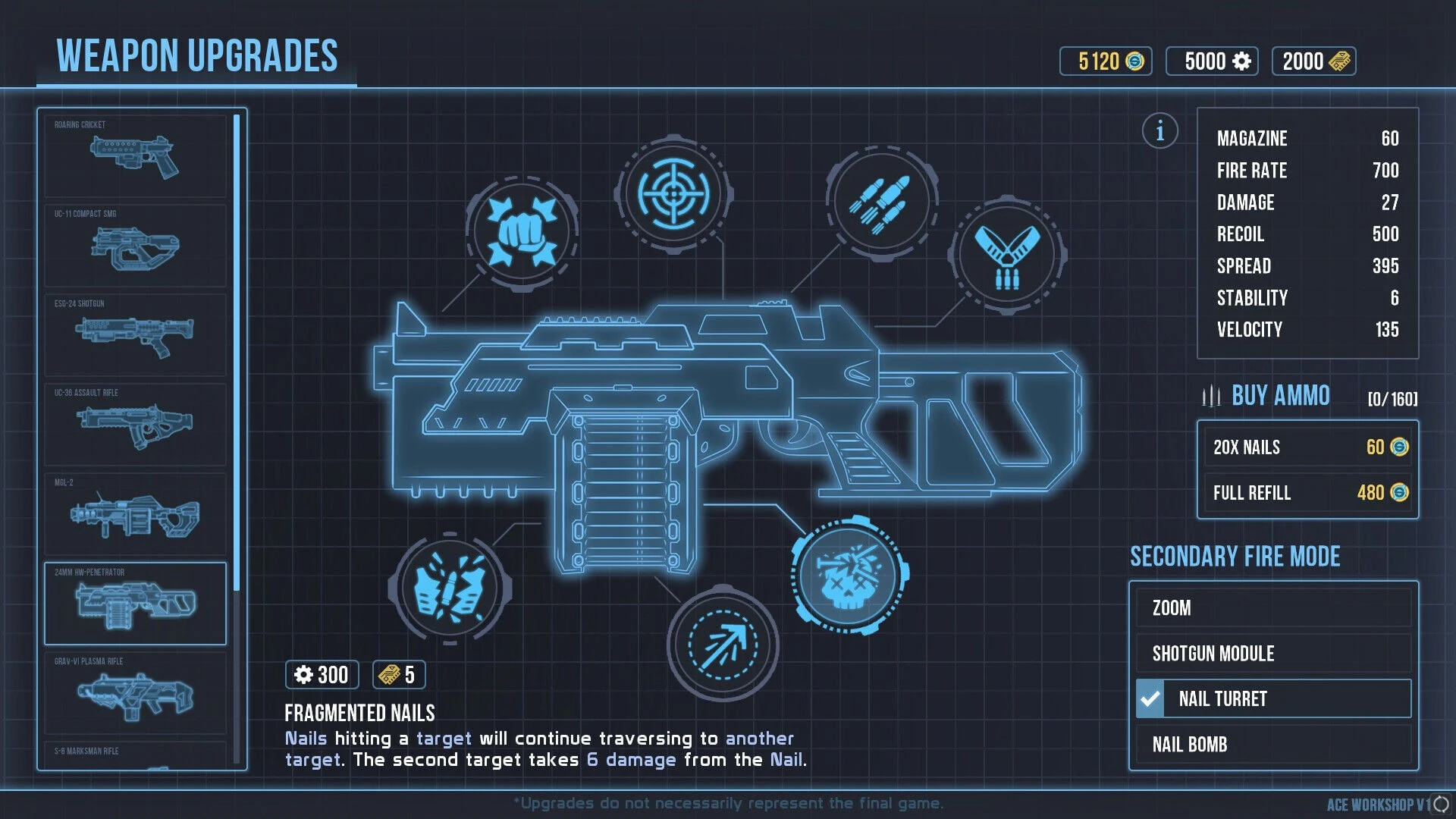Select the crosshair target upgrade

click(x=673, y=194)
